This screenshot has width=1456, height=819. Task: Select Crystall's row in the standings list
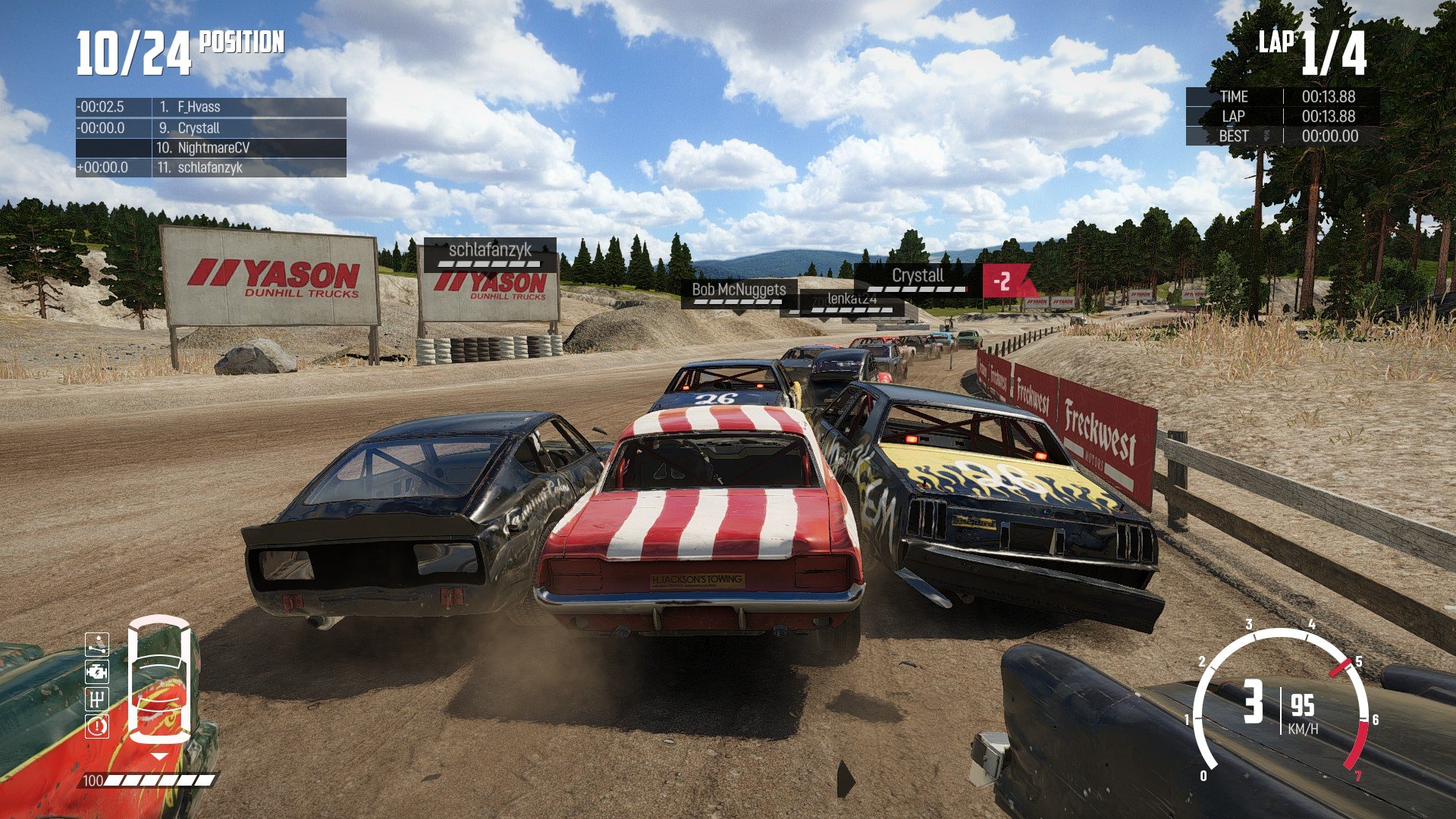pyautogui.click(x=211, y=127)
